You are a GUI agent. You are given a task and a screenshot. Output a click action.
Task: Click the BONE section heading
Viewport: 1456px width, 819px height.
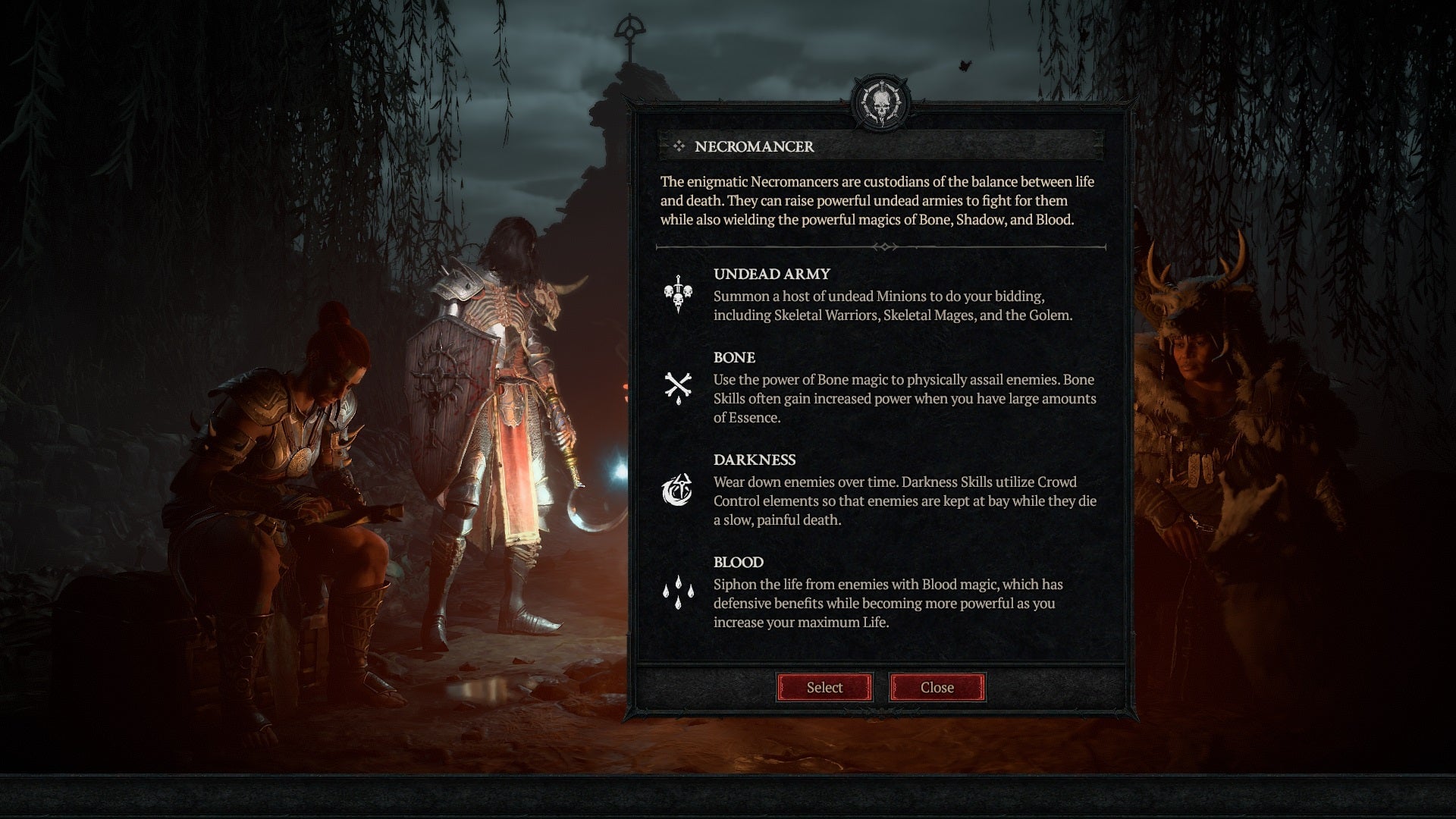(x=733, y=358)
